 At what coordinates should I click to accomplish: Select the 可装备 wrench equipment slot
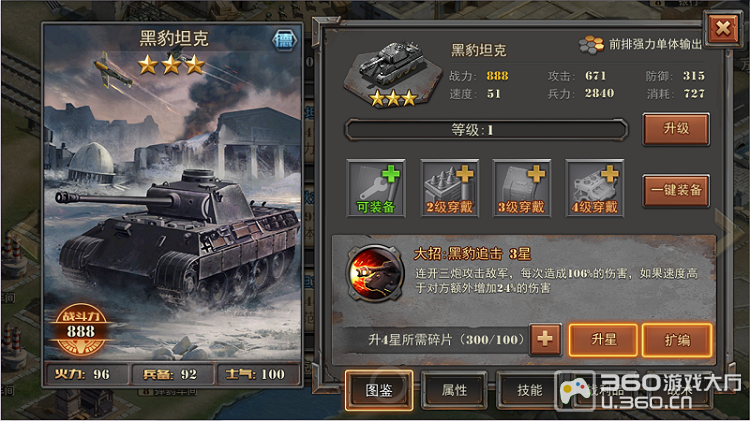pyautogui.click(x=376, y=189)
